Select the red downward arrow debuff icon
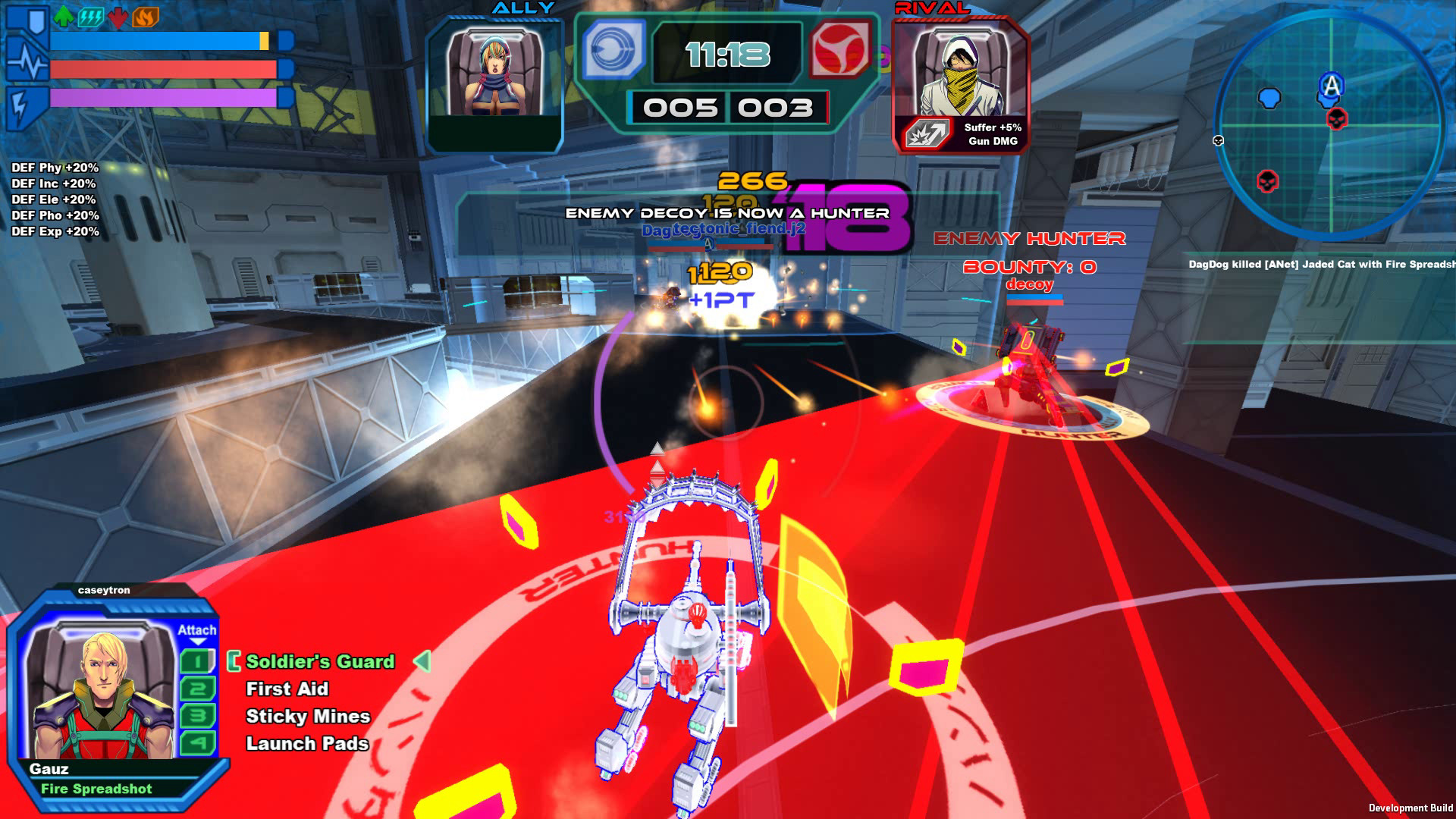Viewport: 1456px width, 819px height. coord(118,18)
